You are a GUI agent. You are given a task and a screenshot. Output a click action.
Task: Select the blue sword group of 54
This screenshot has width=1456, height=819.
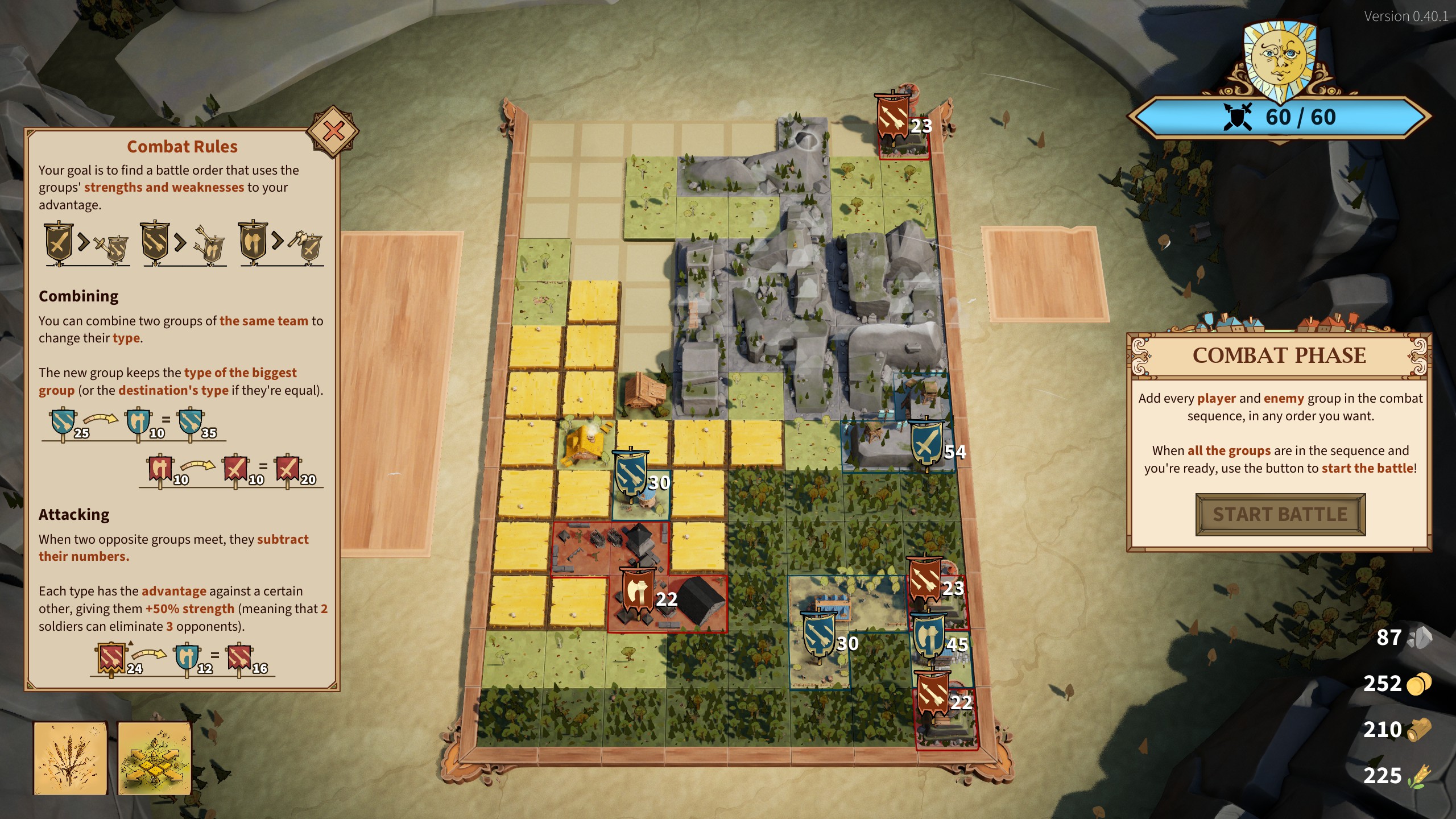click(927, 445)
